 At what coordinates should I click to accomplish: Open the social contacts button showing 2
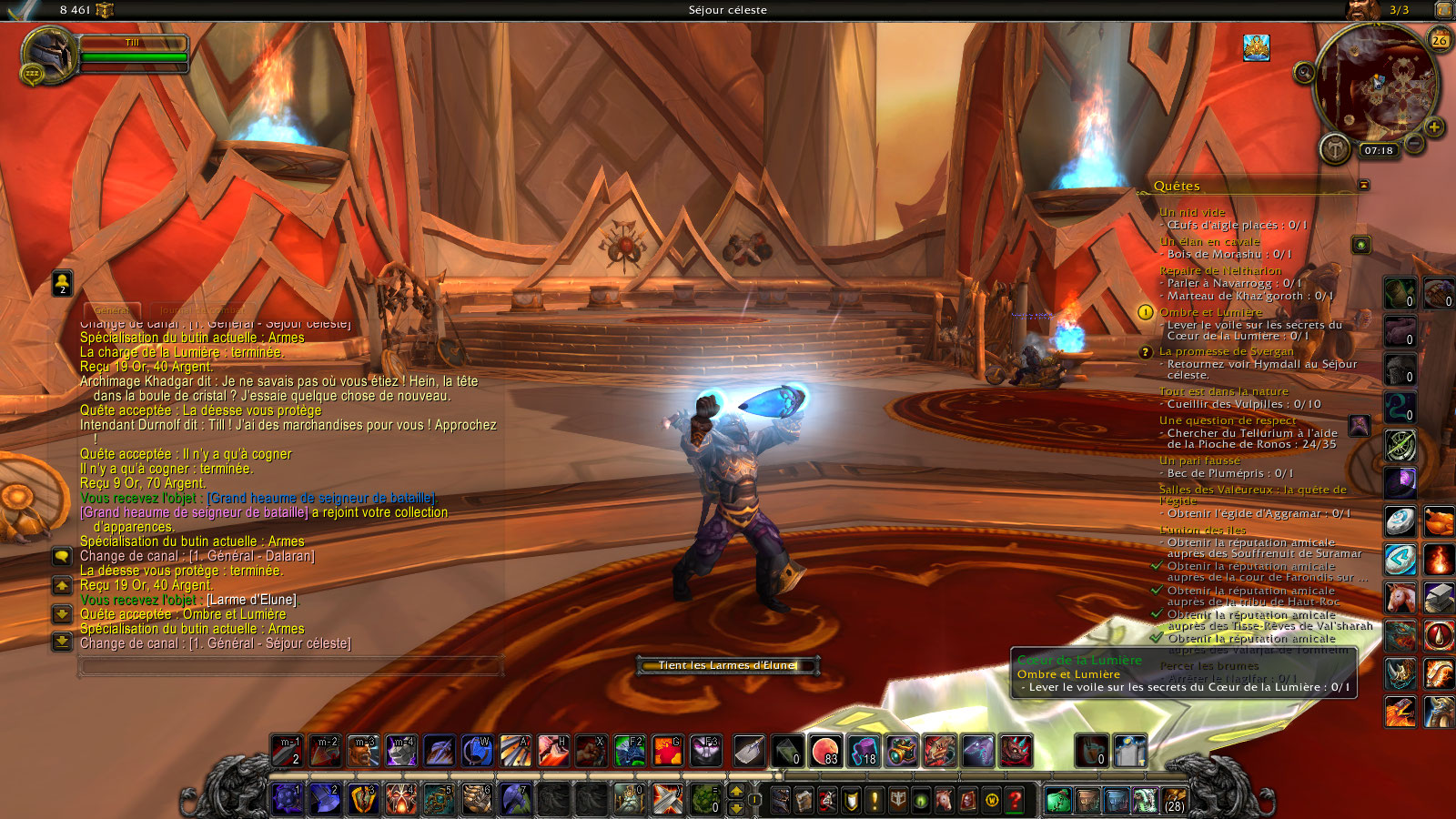[62, 283]
